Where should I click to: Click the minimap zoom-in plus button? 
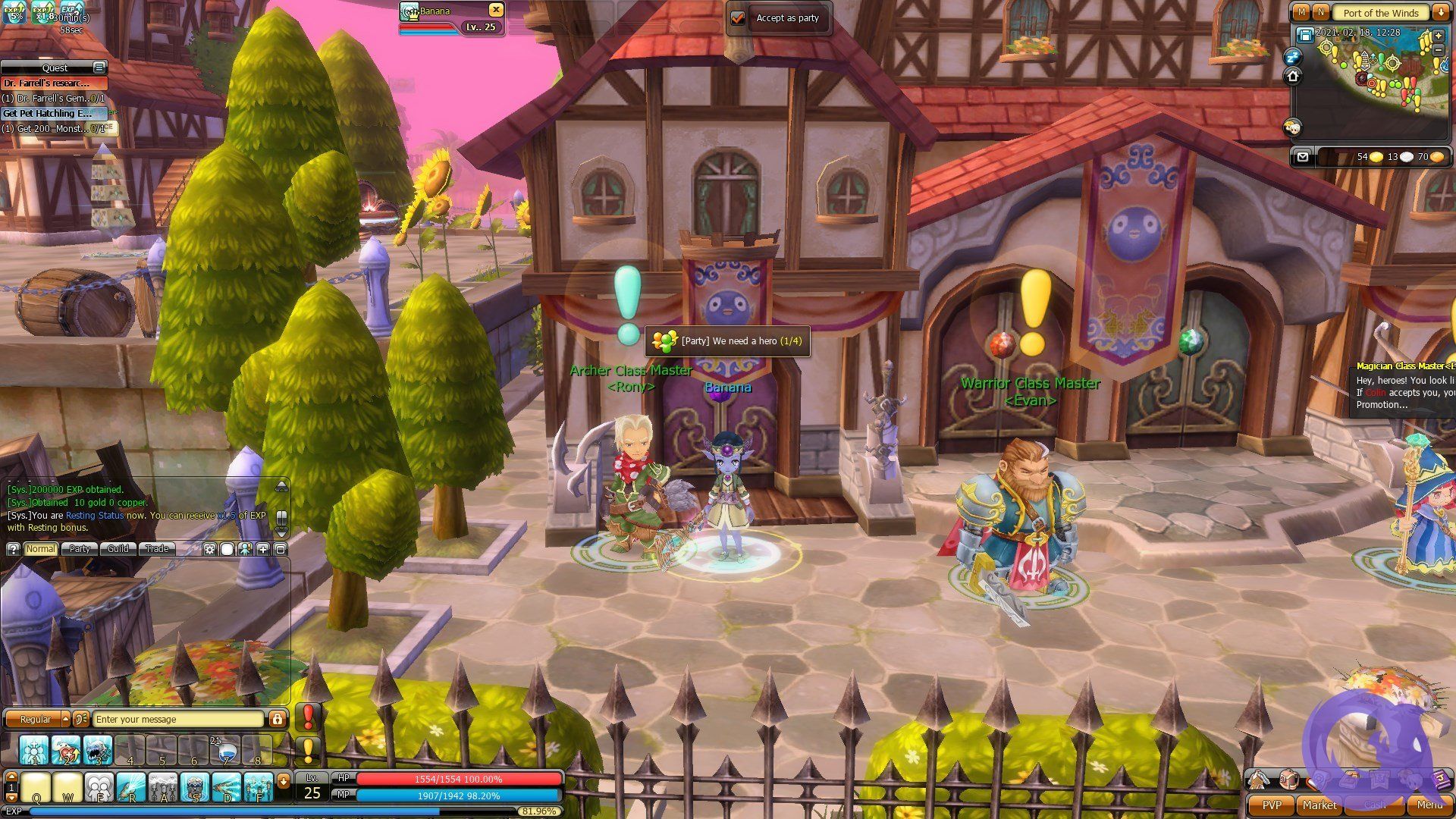1439,36
